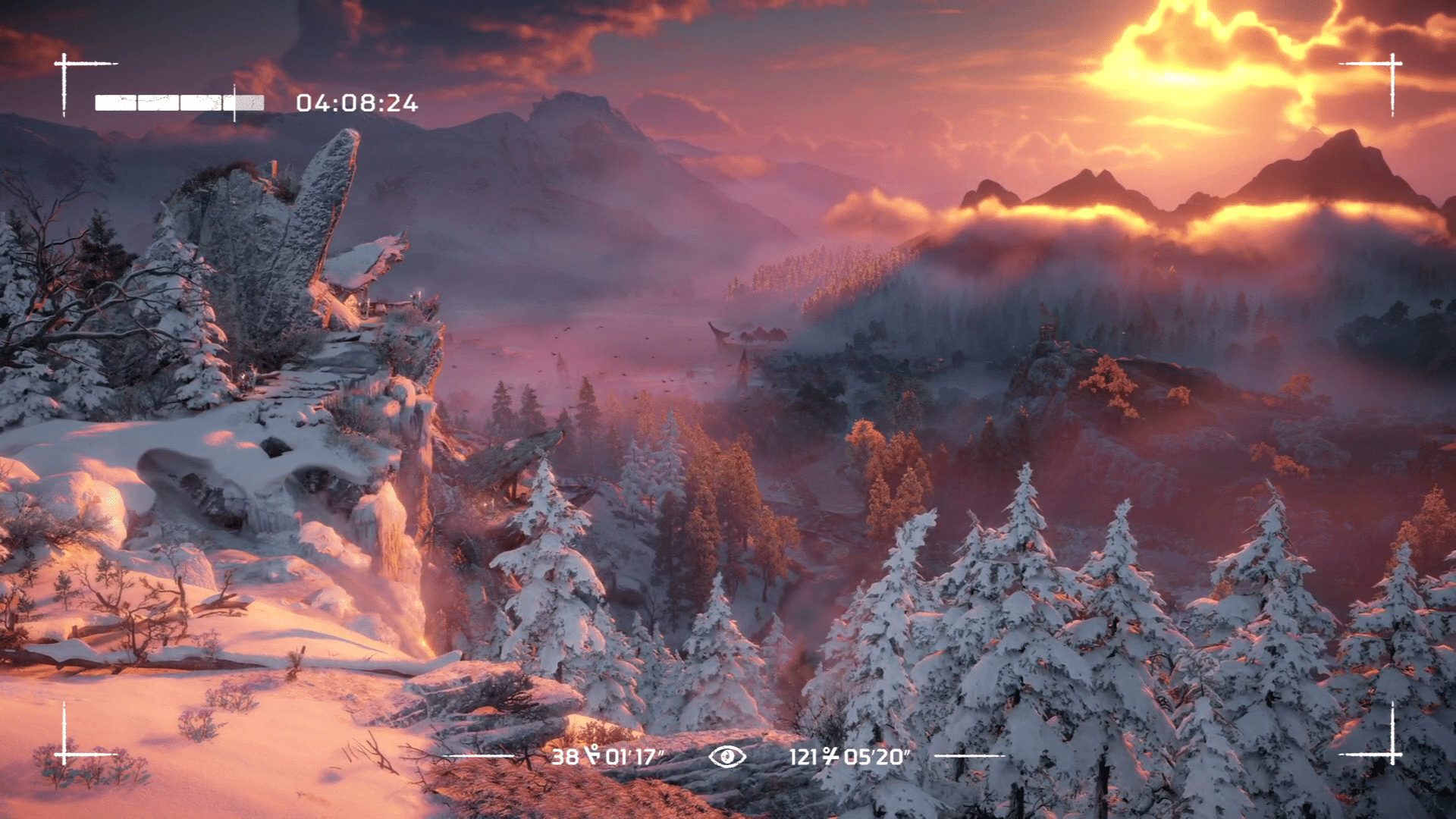Click the eye icon between the coordinates

tap(727, 756)
